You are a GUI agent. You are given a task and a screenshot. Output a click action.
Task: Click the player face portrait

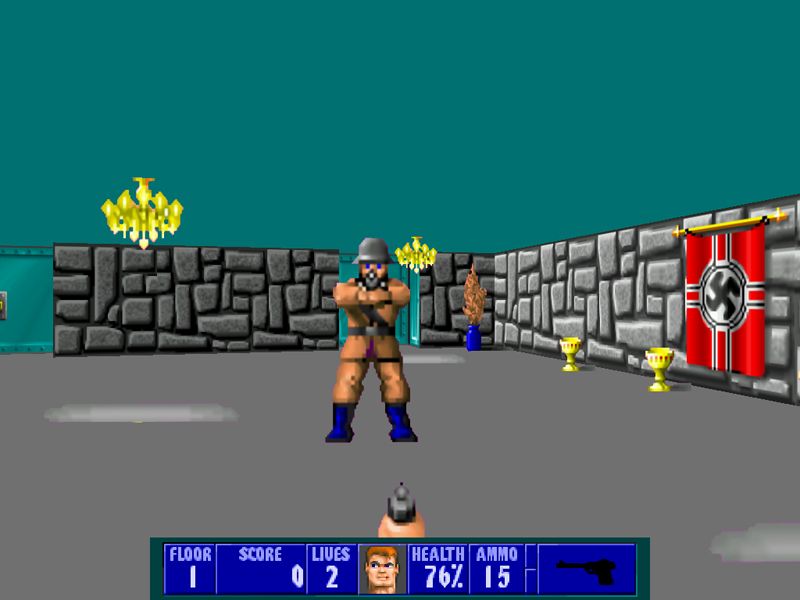379,569
